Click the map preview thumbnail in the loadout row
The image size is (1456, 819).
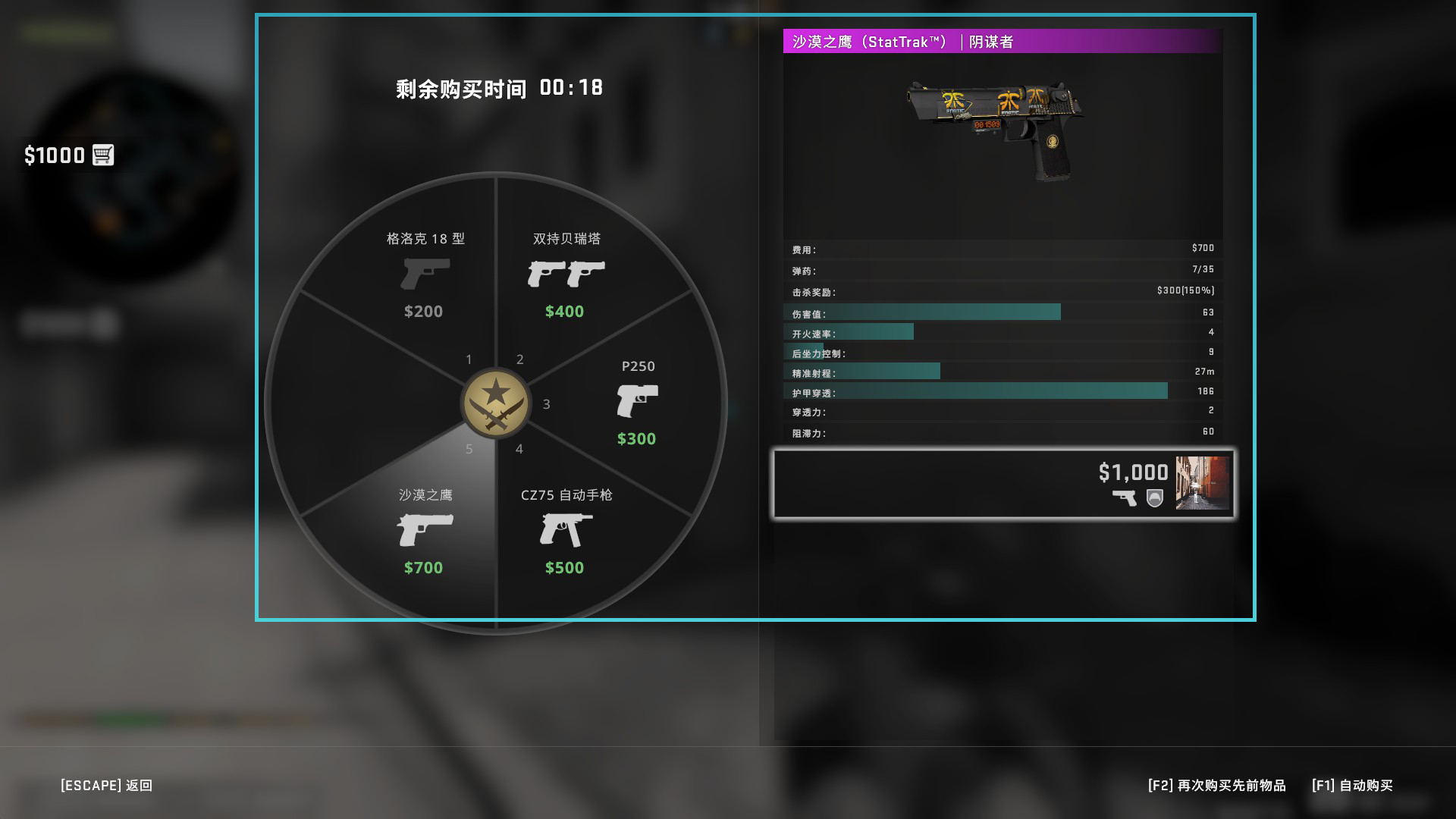[1202, 483]
